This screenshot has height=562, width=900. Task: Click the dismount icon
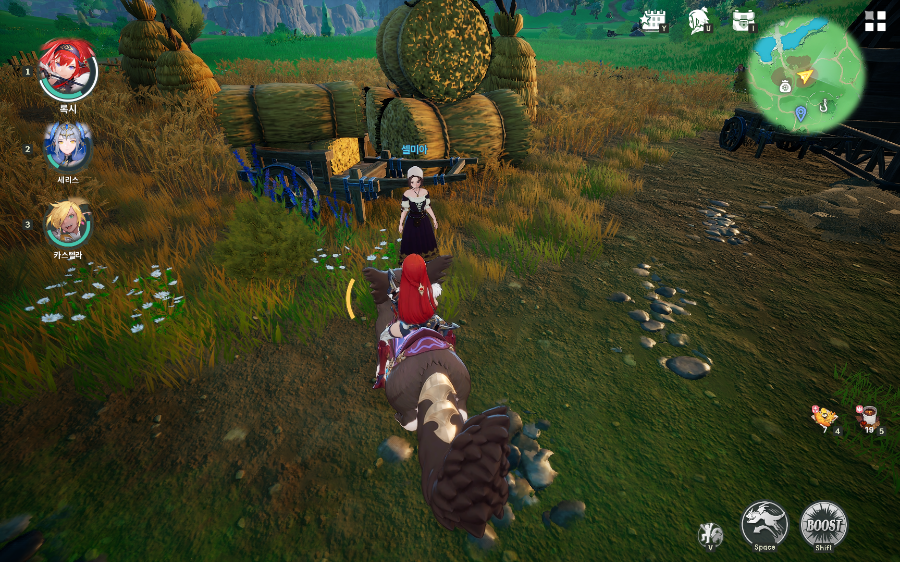coord(710,534)
